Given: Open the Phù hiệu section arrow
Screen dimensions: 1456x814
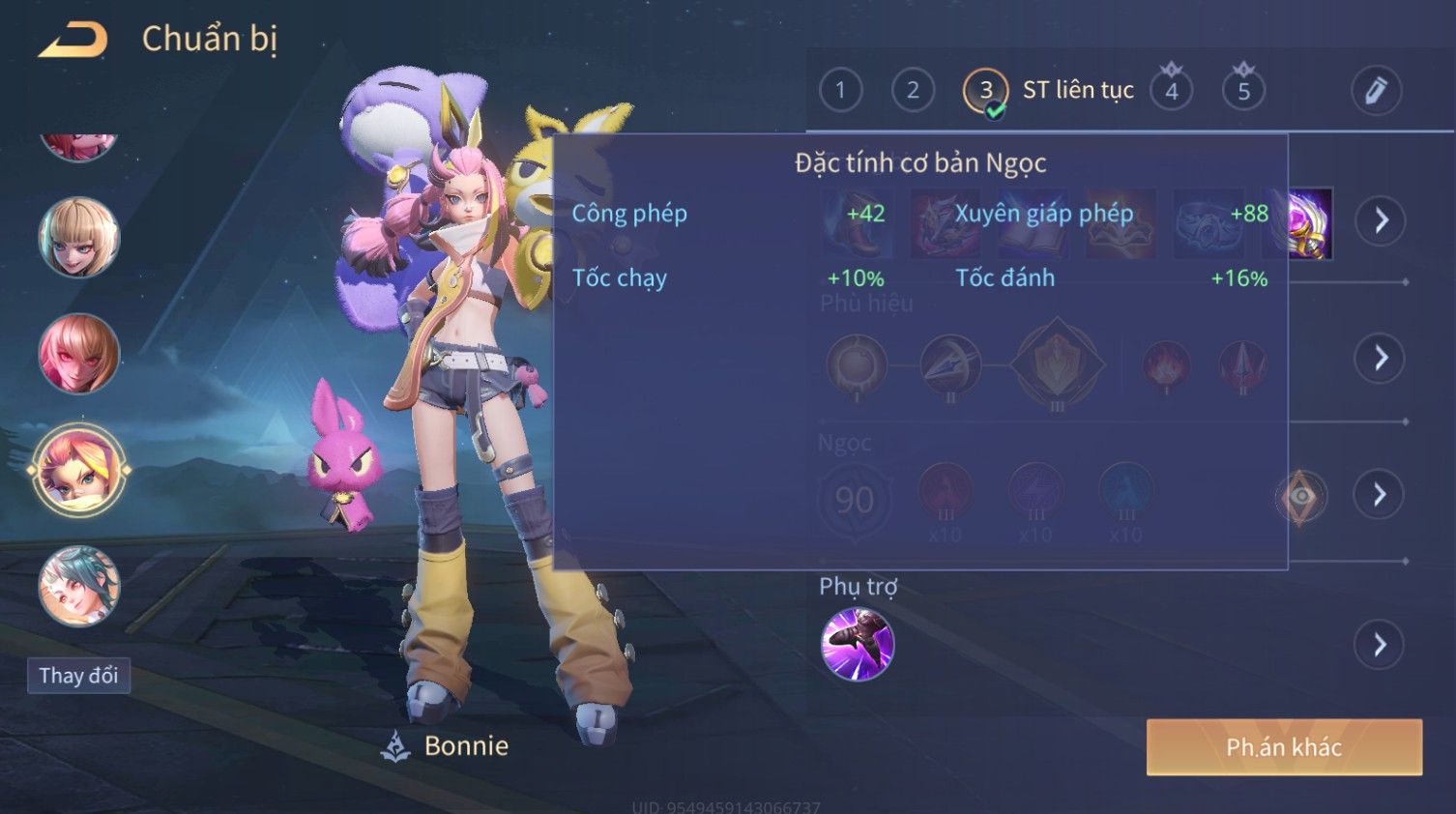Looking at the screenshot, I should click(1380, 359).
